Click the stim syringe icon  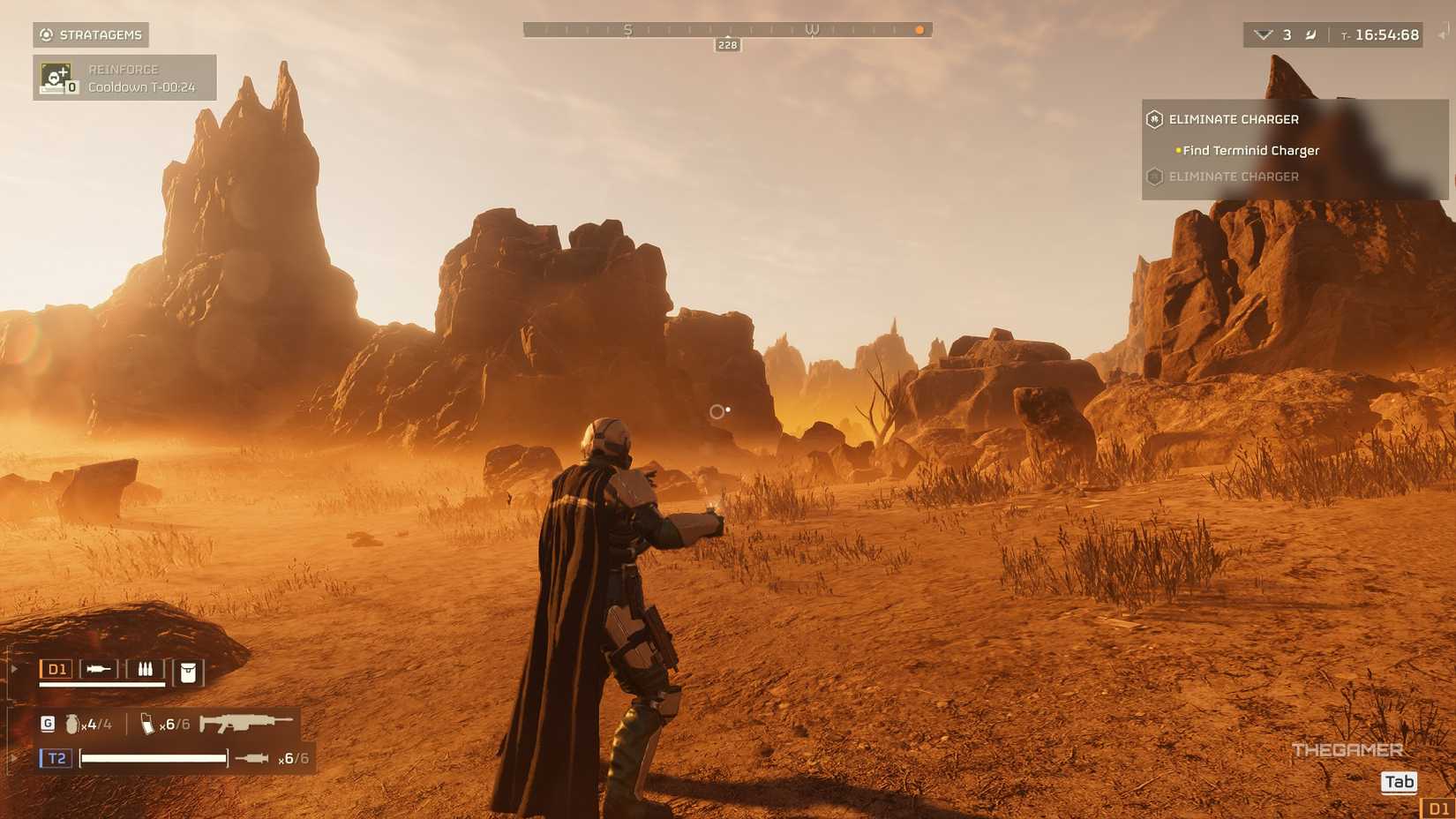252,758
